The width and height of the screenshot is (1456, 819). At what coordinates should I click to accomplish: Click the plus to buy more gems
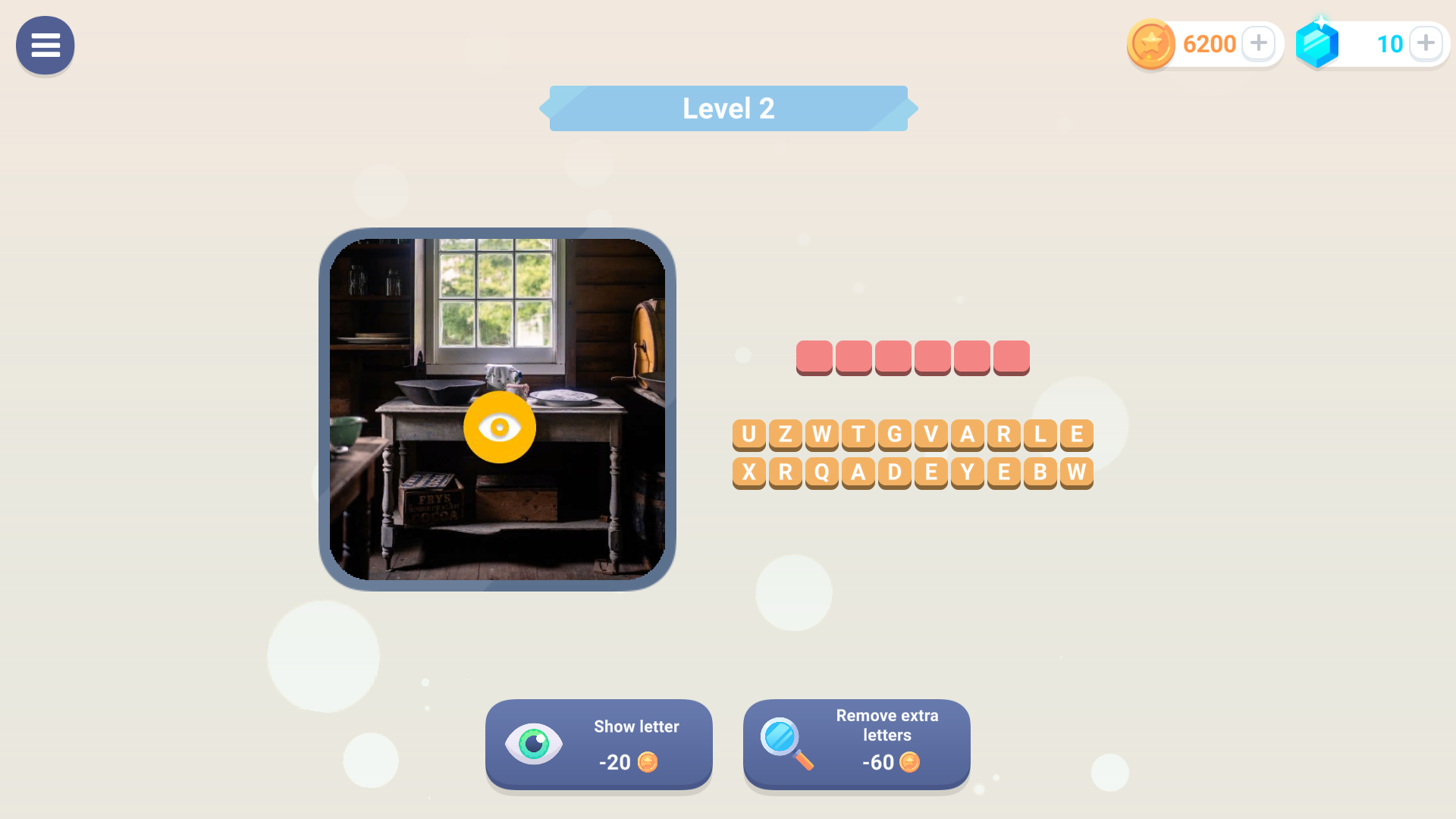click(x=1426, y=43)
